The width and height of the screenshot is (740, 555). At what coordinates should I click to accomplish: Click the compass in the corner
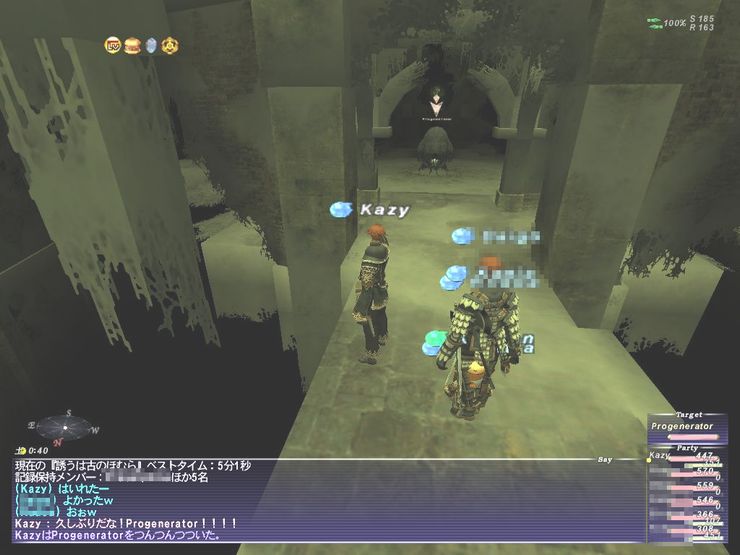tap(62, 428)
